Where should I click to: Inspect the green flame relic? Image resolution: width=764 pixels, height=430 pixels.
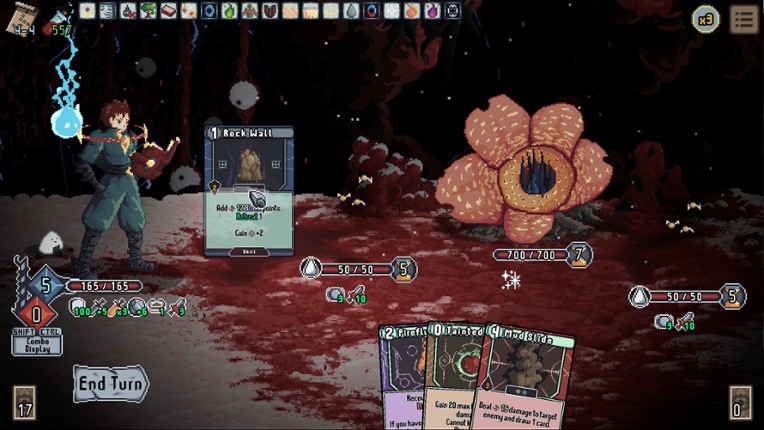(x=229, y=11)
